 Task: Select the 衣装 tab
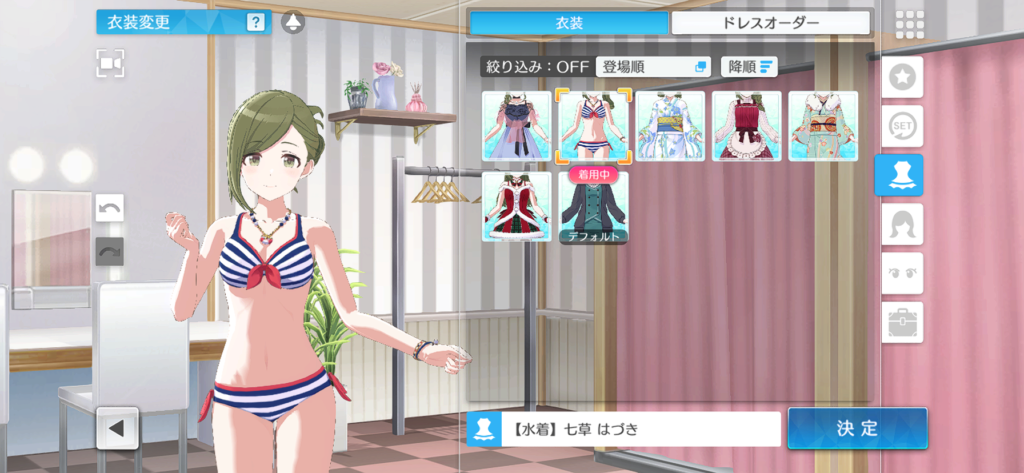(568, 22)
